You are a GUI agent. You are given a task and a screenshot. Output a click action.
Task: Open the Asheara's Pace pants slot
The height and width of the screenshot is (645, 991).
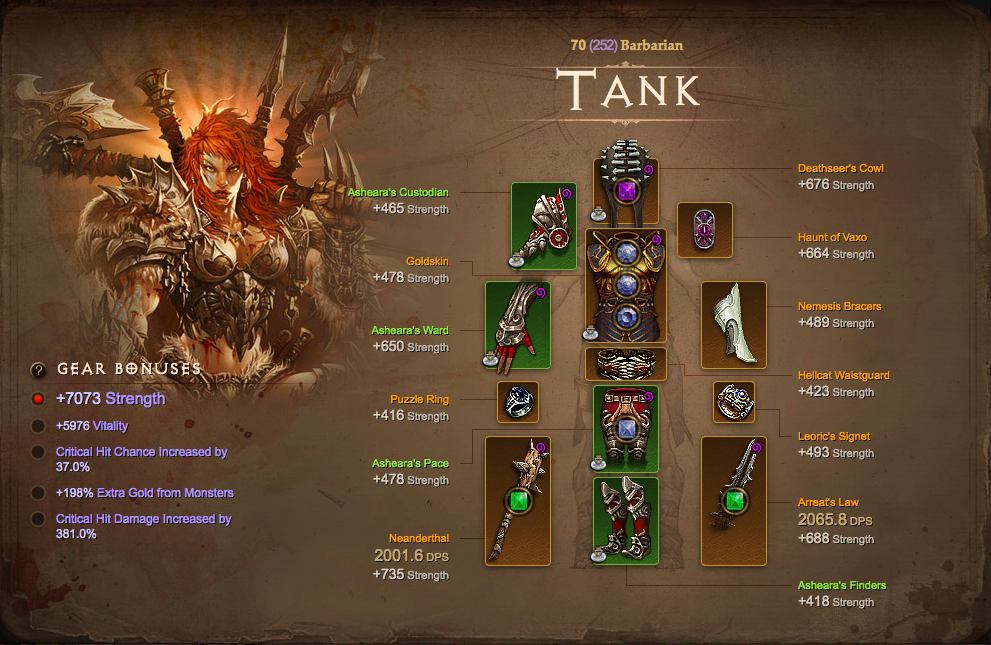(626, 429)
